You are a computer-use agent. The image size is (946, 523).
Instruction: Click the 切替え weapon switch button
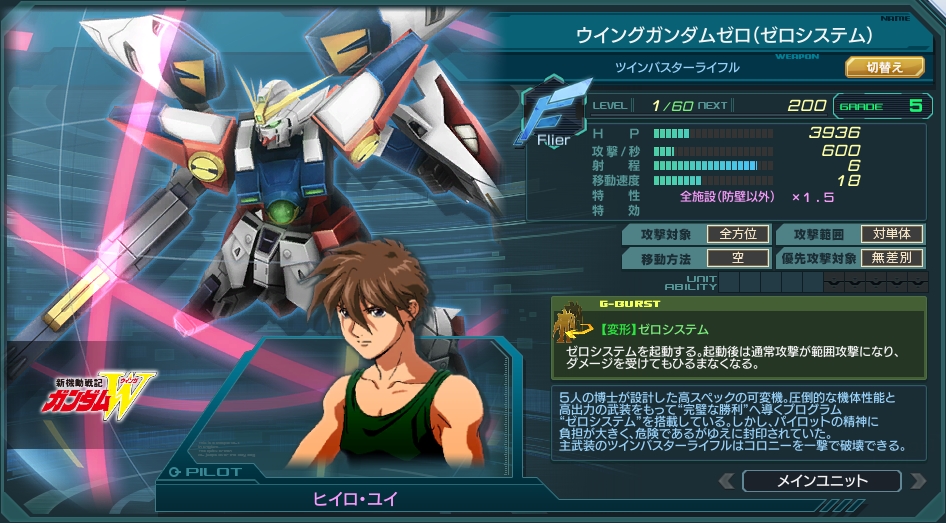coord(884,67)
